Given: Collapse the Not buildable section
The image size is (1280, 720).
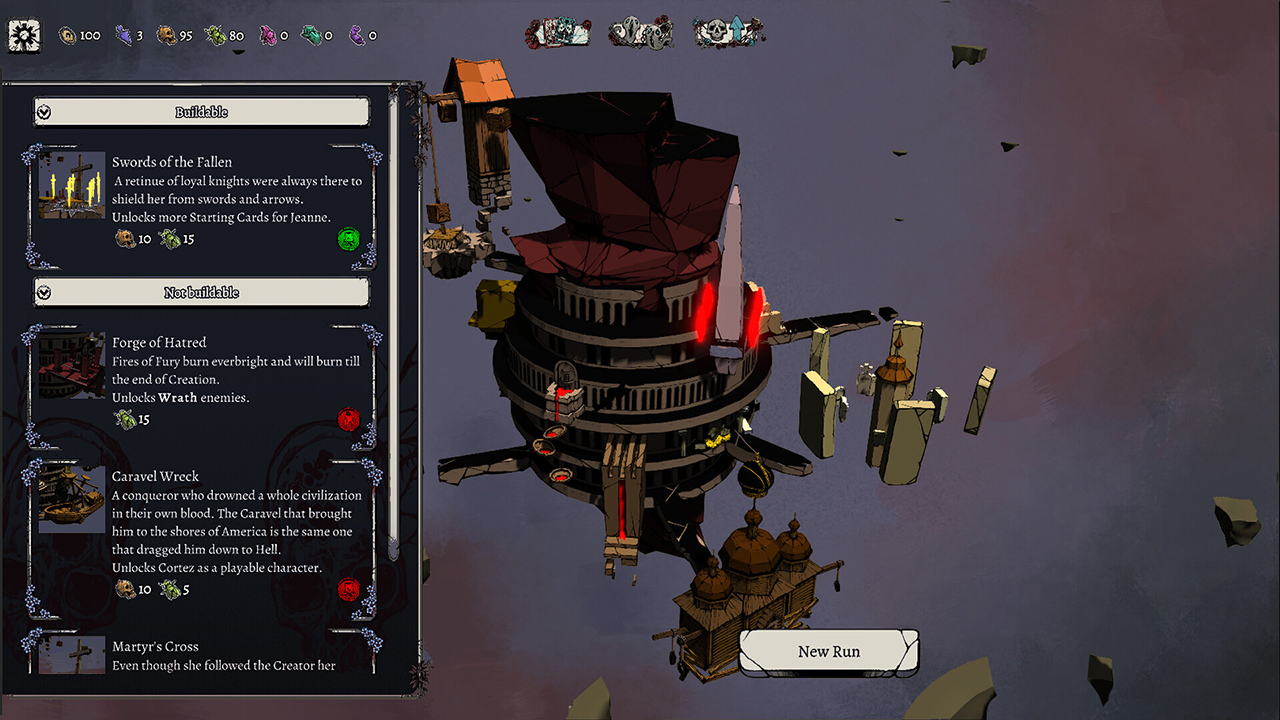Looking at the screenshot, I should 43,292.
